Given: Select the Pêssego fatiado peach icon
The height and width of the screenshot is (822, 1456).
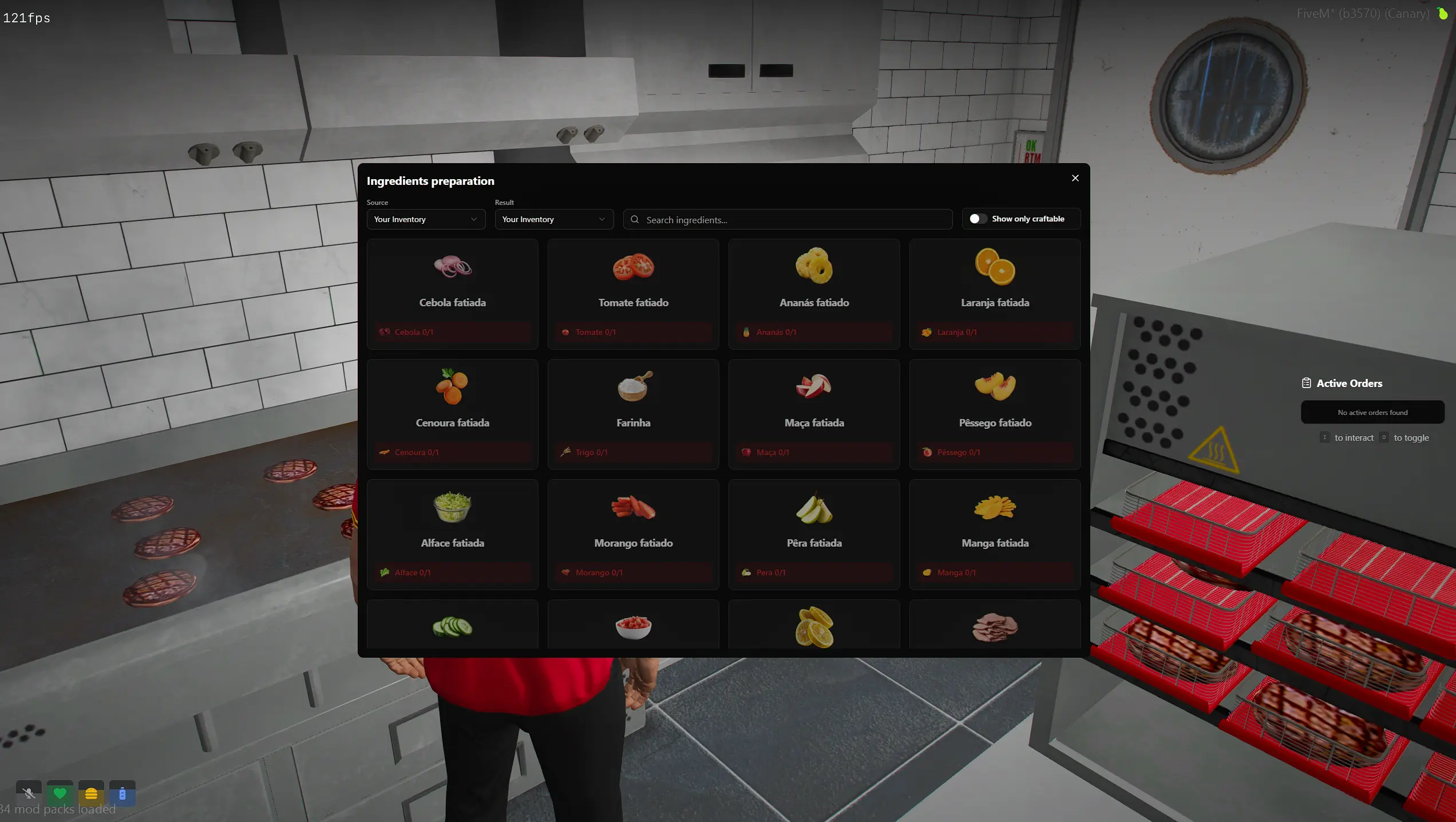Looking at the screenshot, I should pyautogui.click(x=995, y=388).
